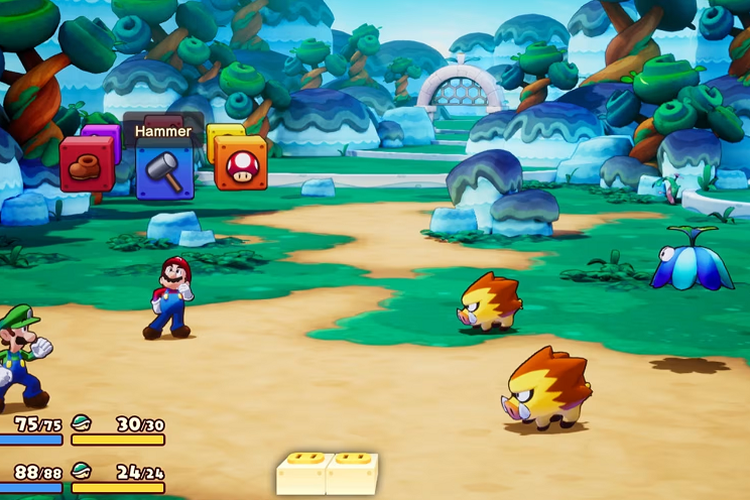Choose the red boot Jump block
Screen dimensions: 750x500
pos(86,163)
